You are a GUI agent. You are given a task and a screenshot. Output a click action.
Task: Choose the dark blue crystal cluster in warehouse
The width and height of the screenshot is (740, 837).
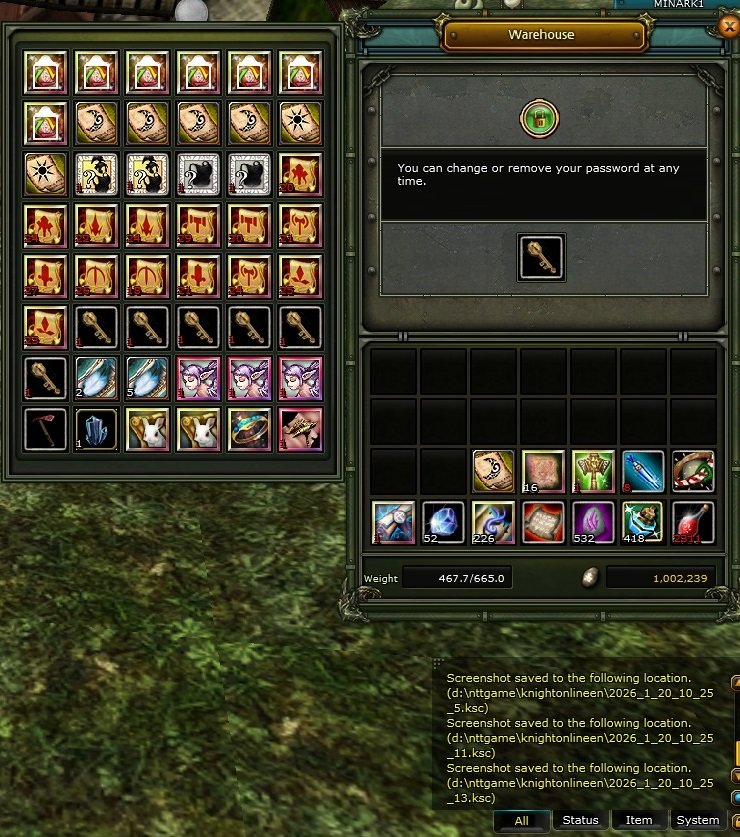96,430
